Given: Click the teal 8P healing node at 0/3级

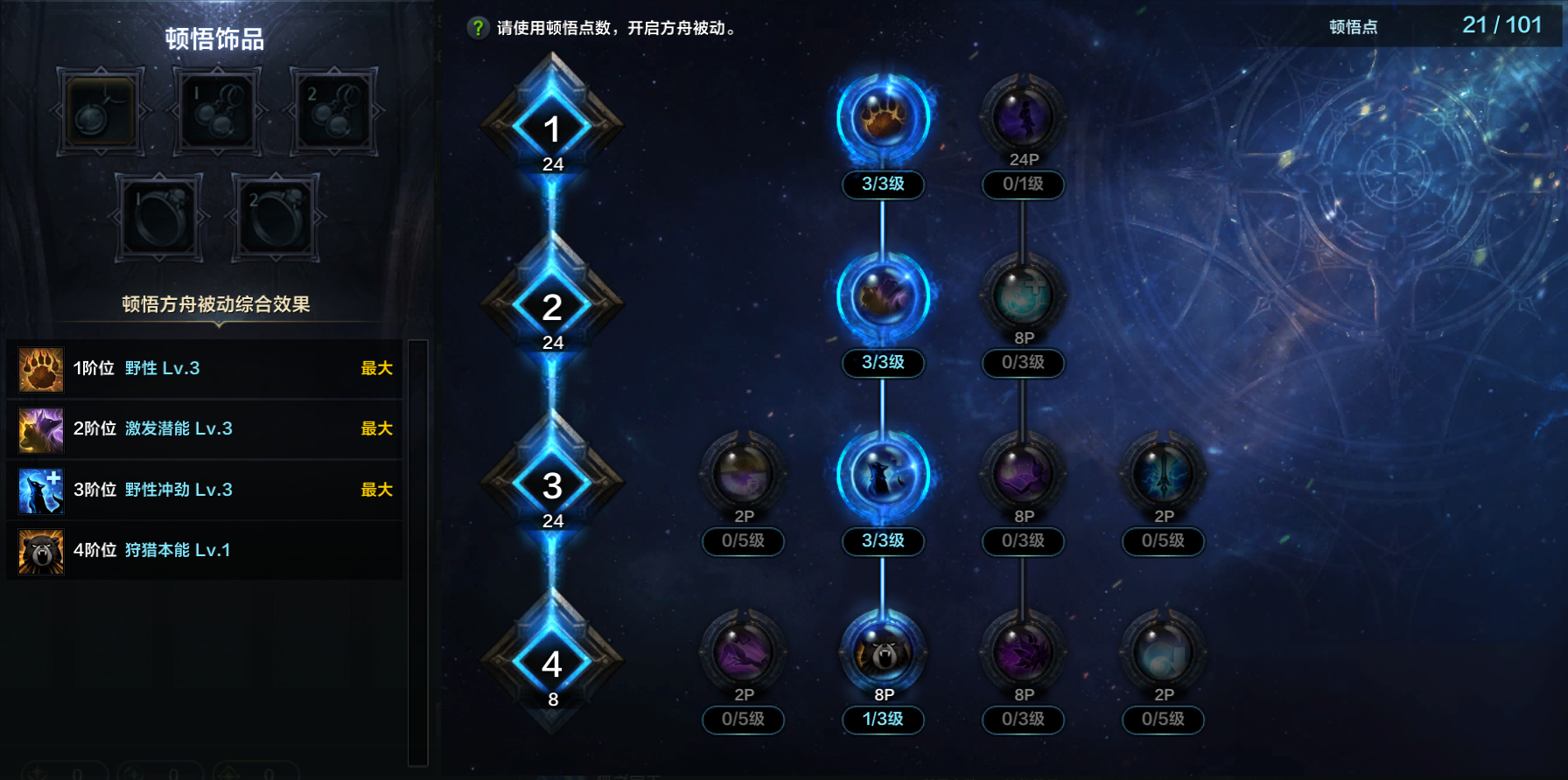Looking at the screenshot, I should tap(1022, 296).
